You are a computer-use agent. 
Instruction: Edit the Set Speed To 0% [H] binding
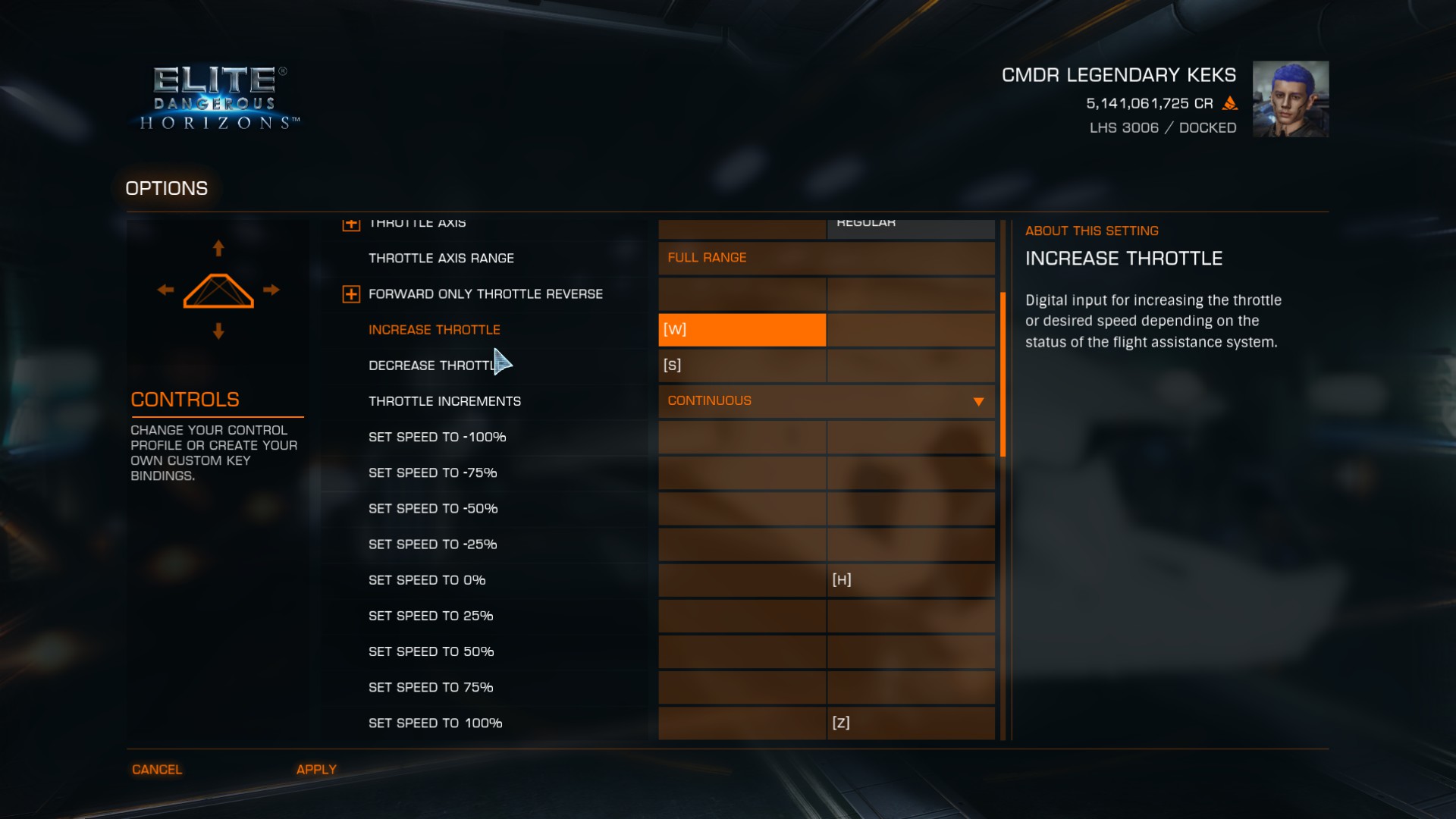(x=910, y=580)
